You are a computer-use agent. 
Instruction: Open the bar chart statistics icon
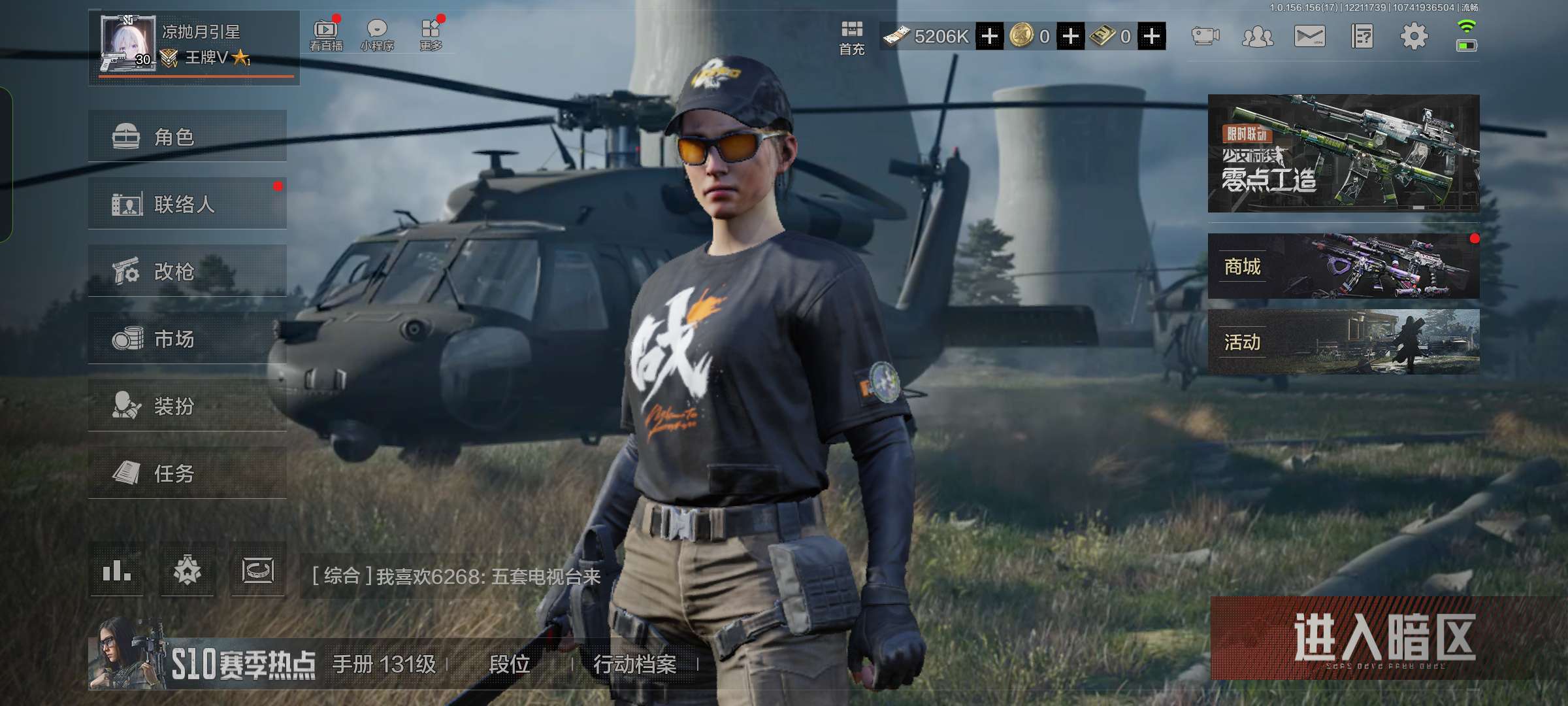coord(117,571)
